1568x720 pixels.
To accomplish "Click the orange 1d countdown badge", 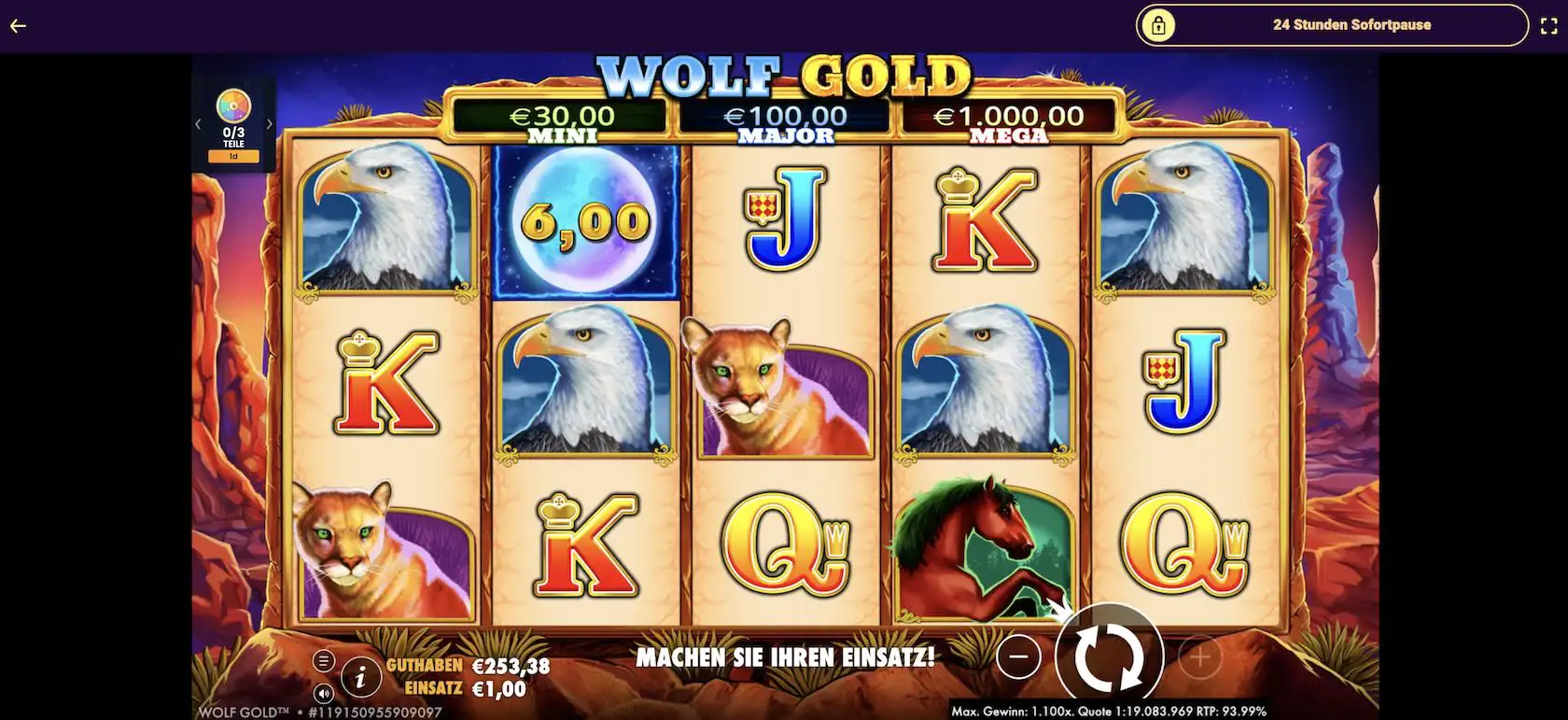I will [232, 155].
